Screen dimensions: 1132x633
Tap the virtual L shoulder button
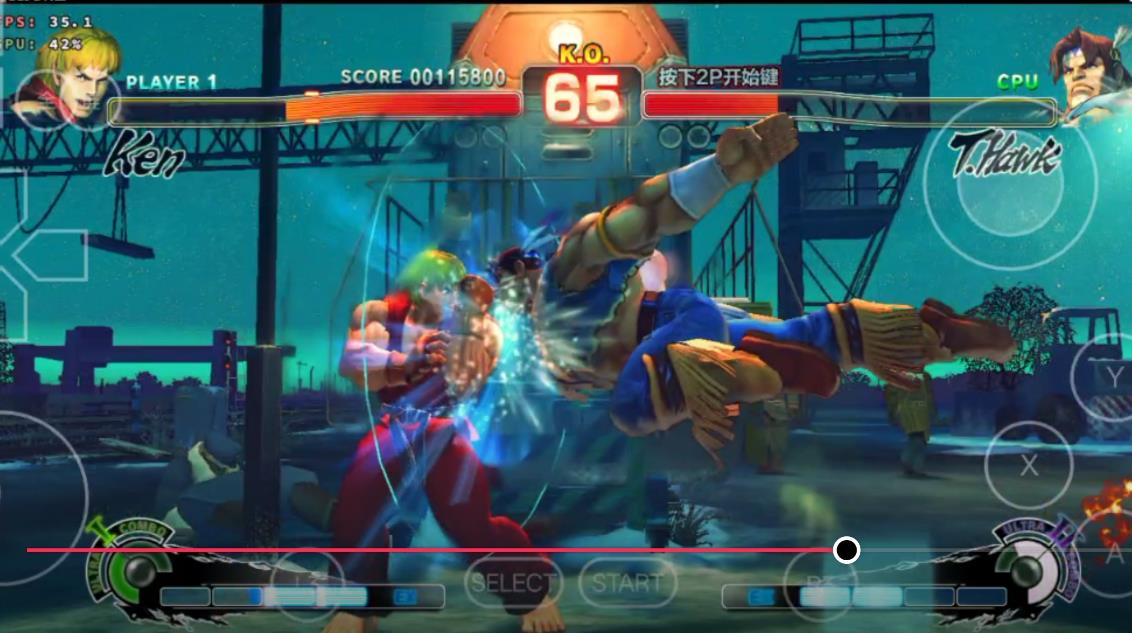pos(307,580)
